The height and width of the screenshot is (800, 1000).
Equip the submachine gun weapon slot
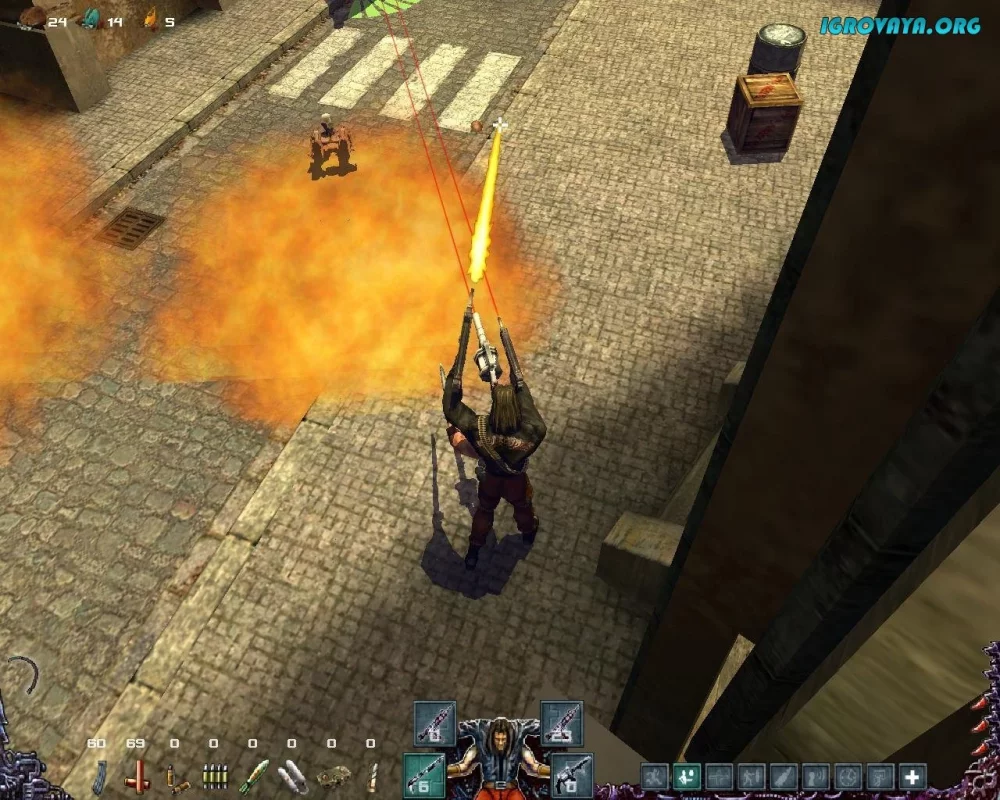point(571,774)
